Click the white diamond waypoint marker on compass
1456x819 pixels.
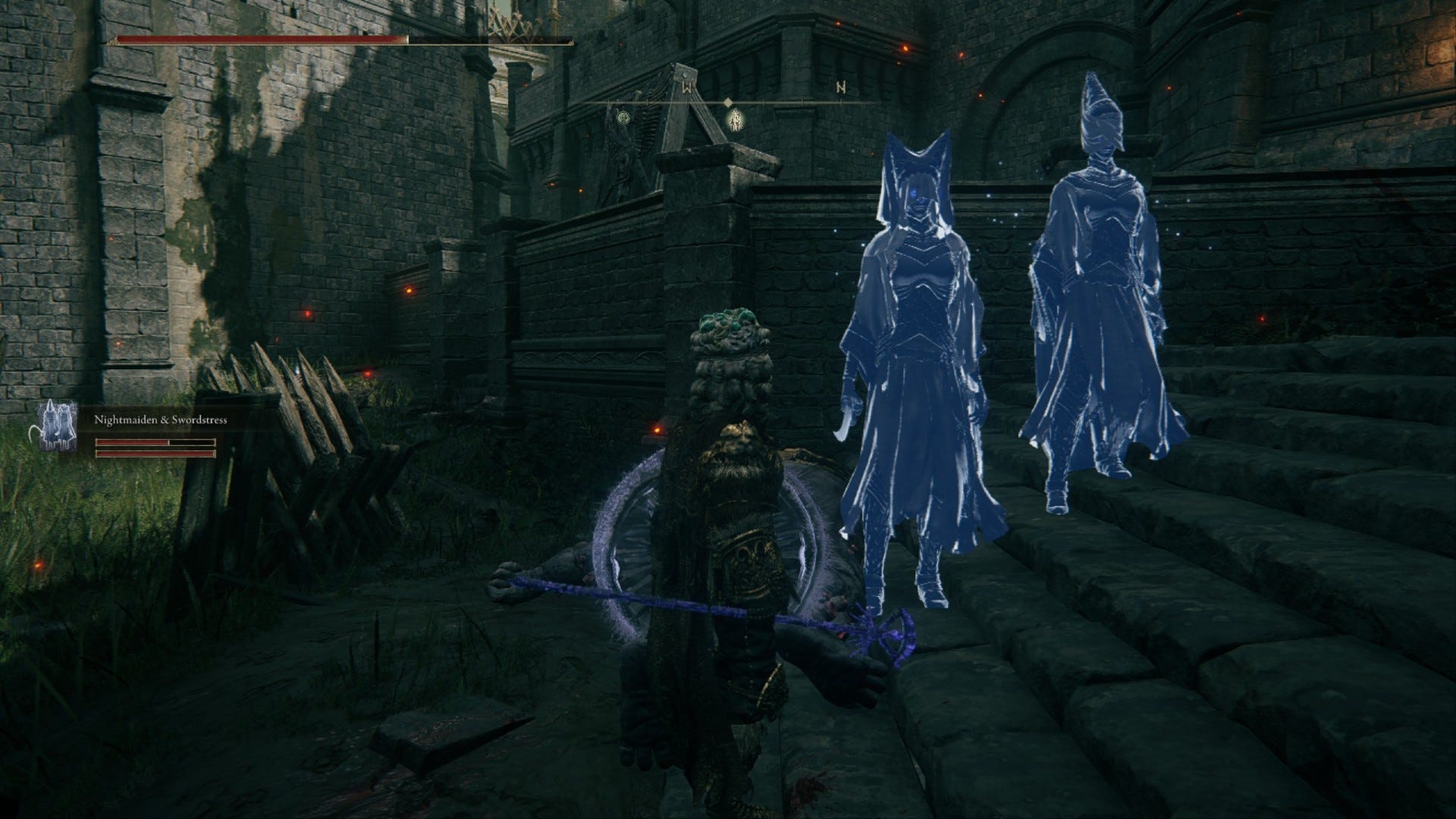pos(728,102)
